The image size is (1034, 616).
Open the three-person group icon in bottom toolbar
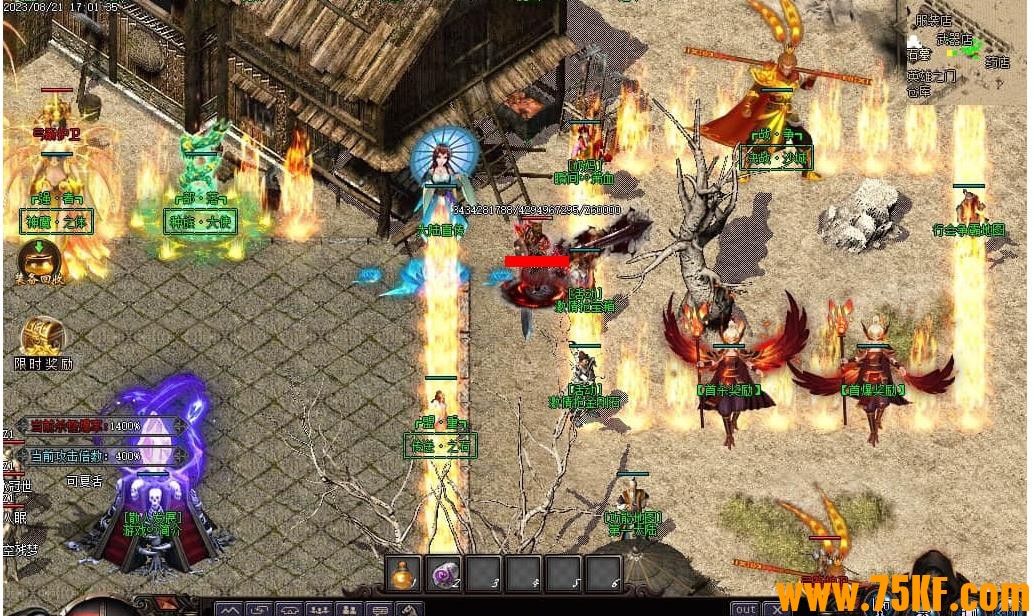[319, 609]
